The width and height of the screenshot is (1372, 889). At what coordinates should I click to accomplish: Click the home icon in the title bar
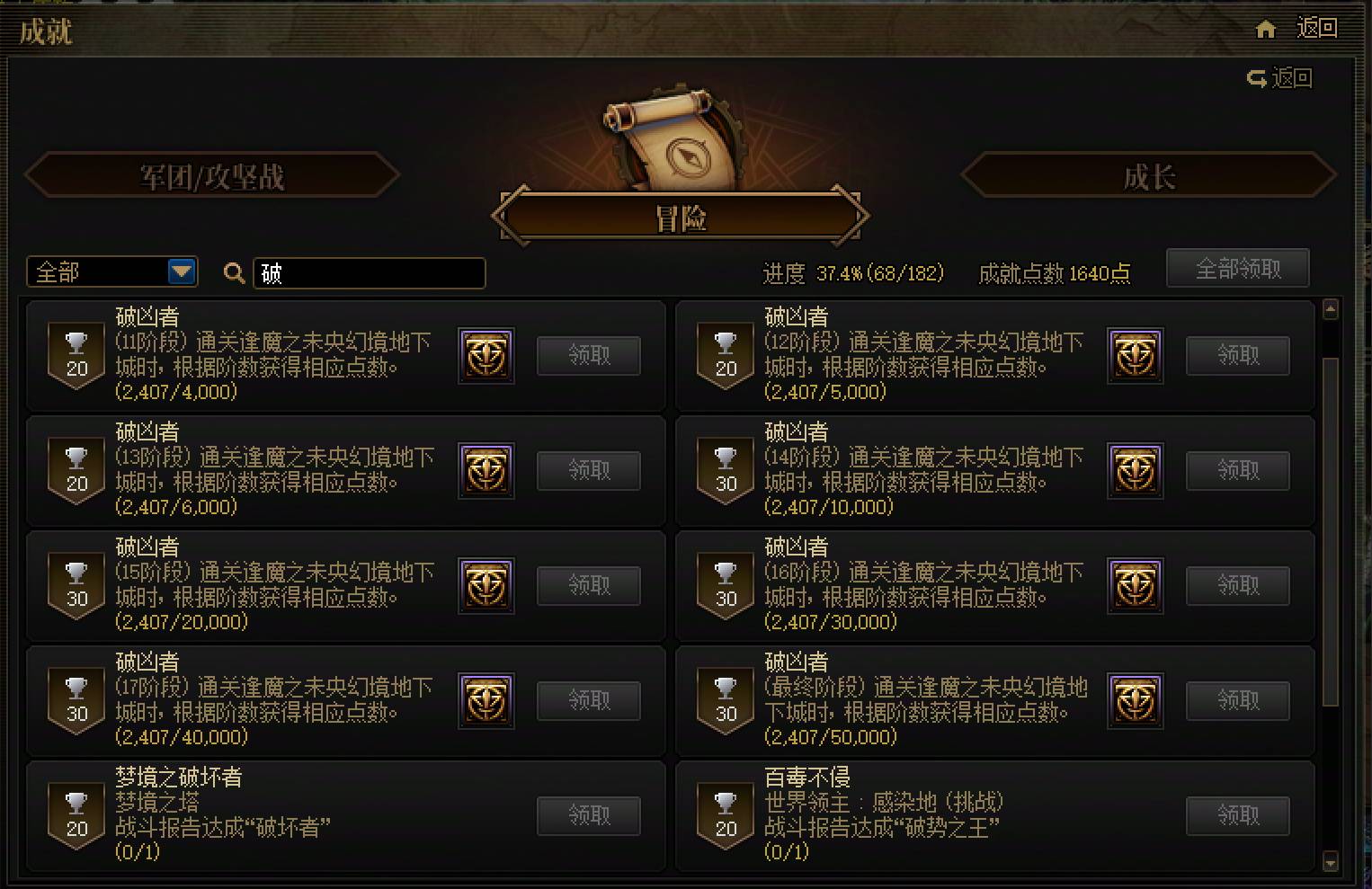click(x=1265, y=29)
